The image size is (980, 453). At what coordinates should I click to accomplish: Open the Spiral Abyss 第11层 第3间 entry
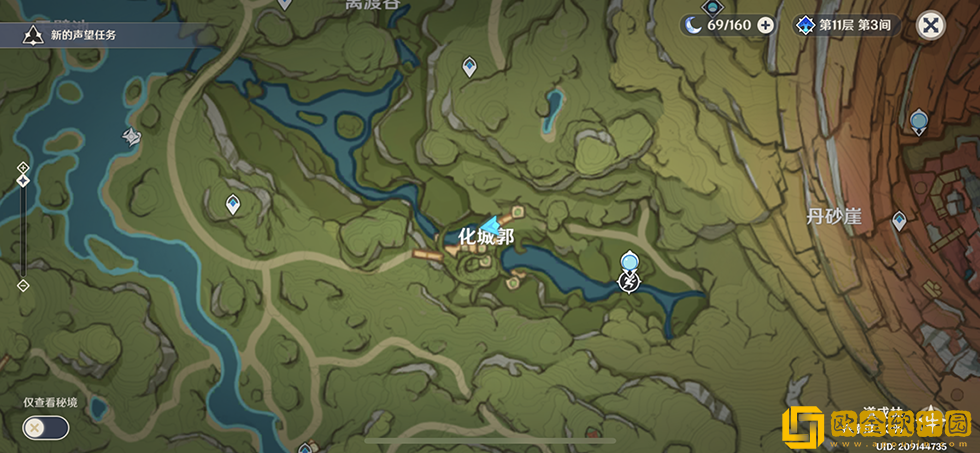tap(845, 25)
